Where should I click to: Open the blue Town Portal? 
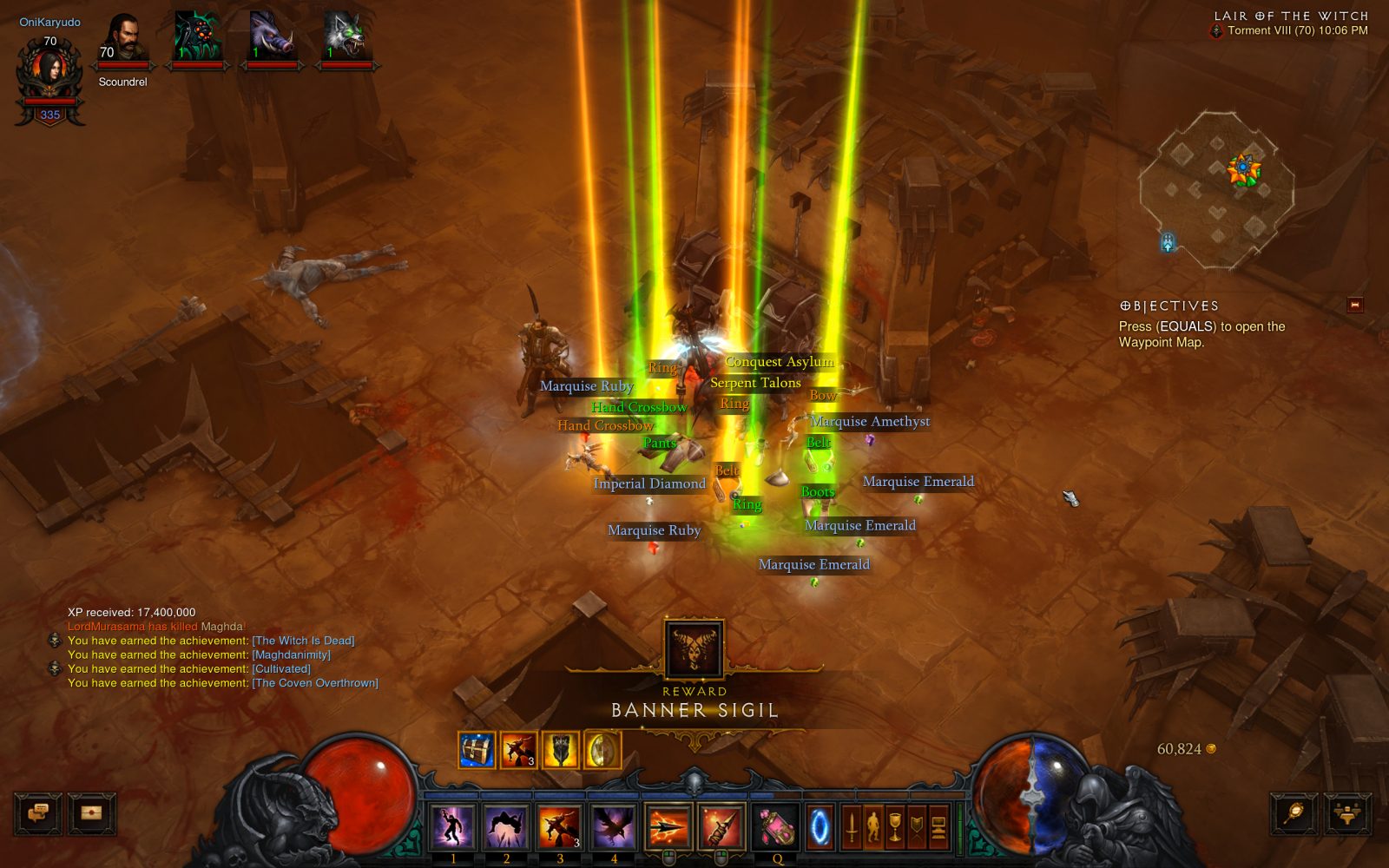coord(820,827)
